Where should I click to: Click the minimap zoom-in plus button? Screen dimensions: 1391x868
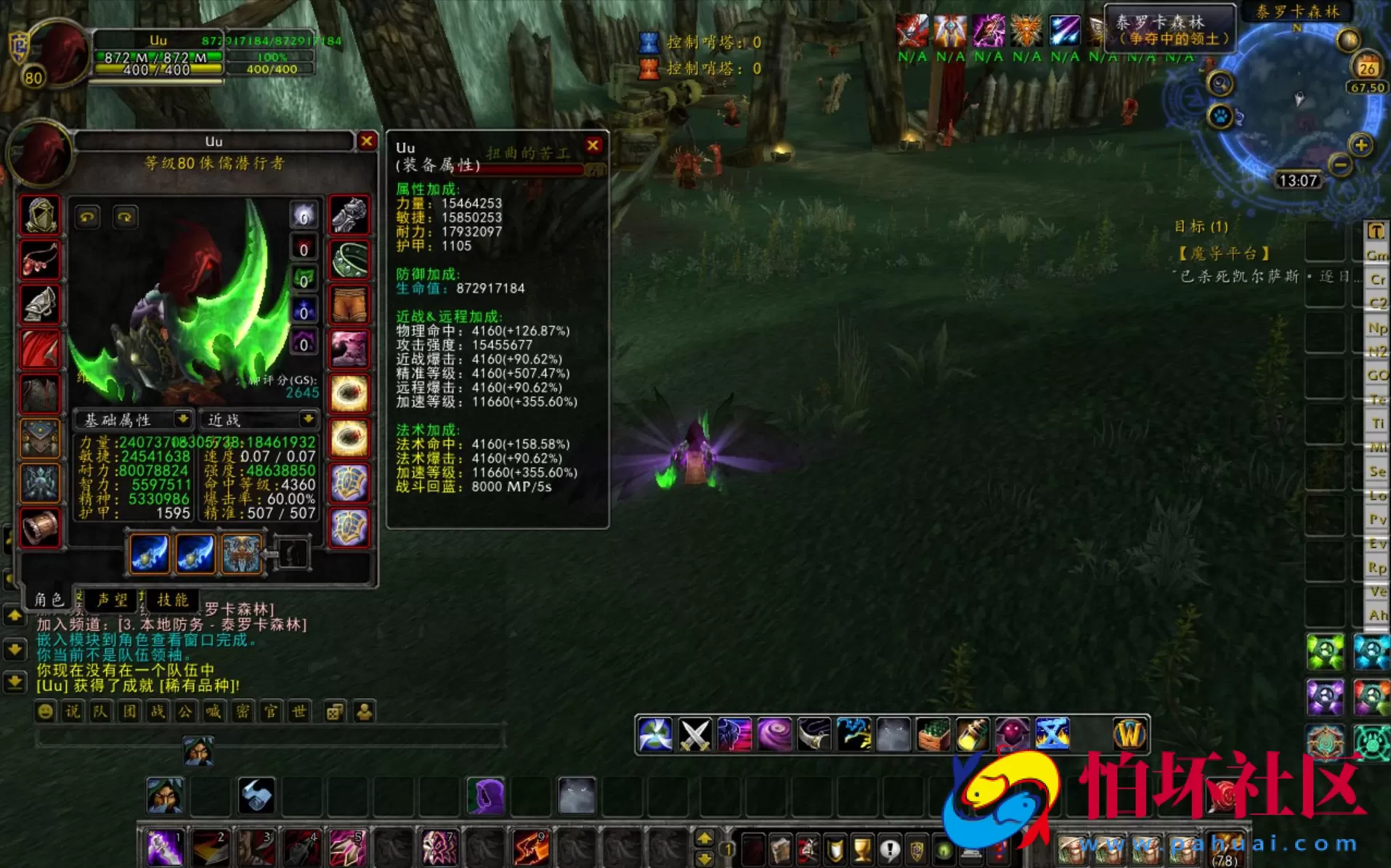pyautogui.click(x=1360, y=145)
